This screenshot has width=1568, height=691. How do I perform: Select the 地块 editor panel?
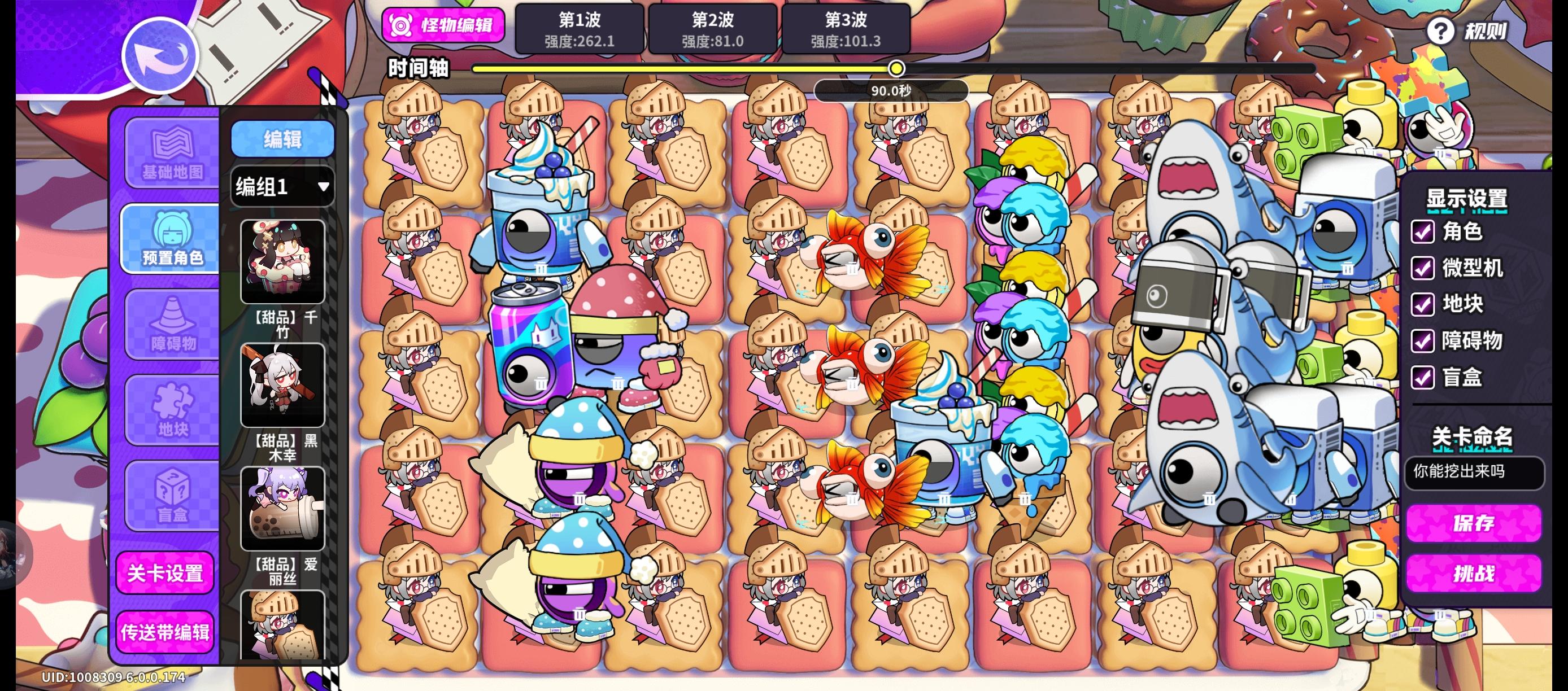click(x=171, y=410)
